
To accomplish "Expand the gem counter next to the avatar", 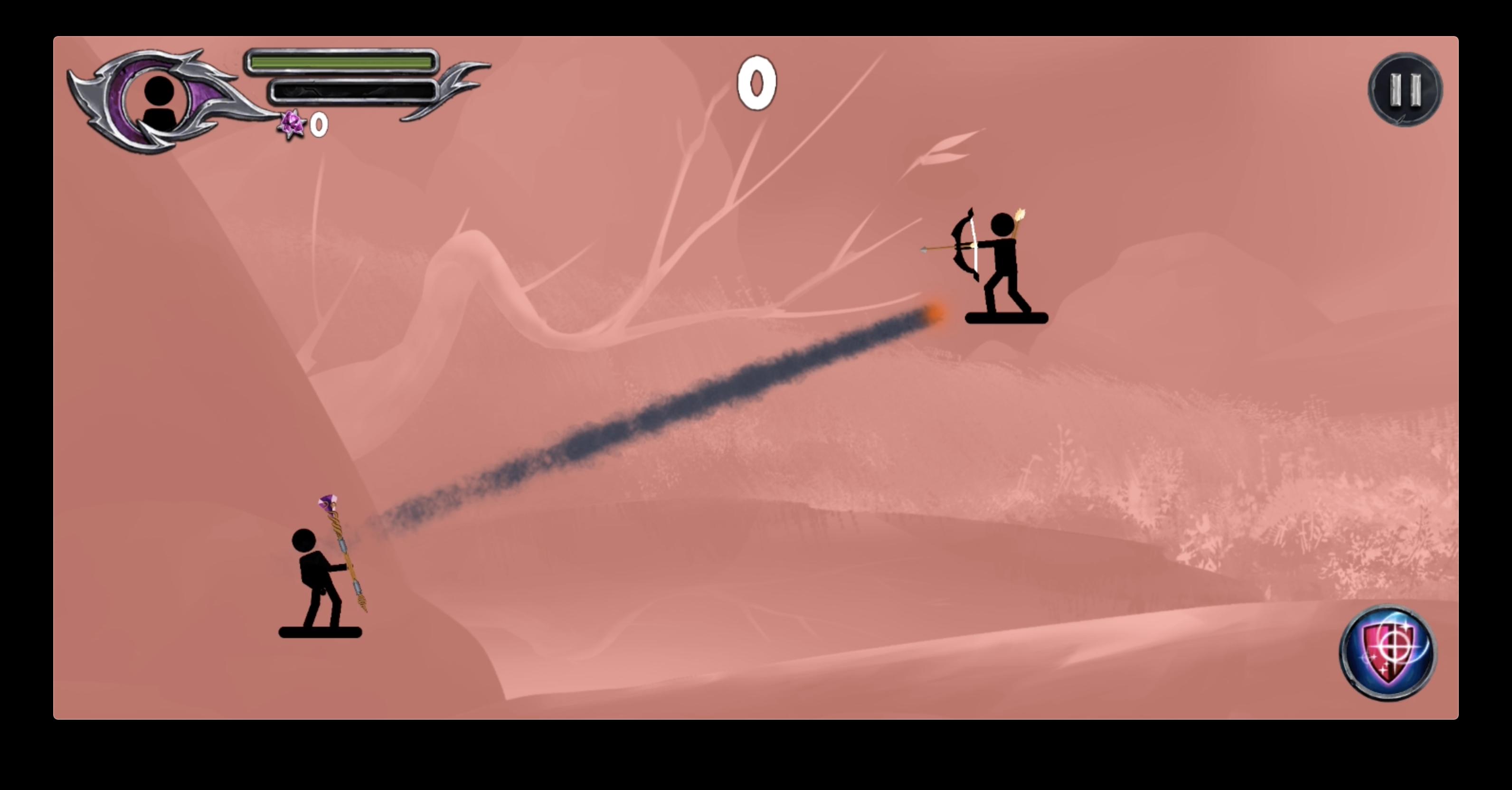I will [305, 125].
